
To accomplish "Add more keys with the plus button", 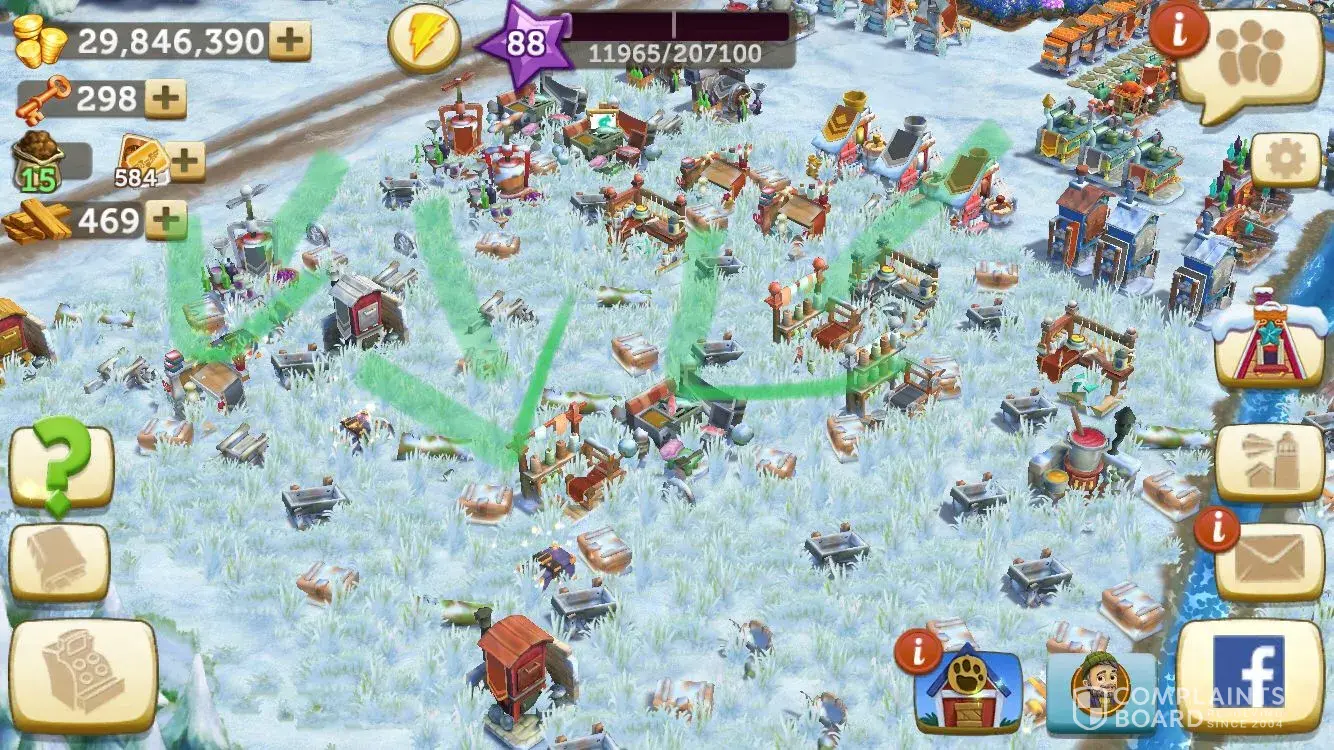I will [x=166, y=98].
